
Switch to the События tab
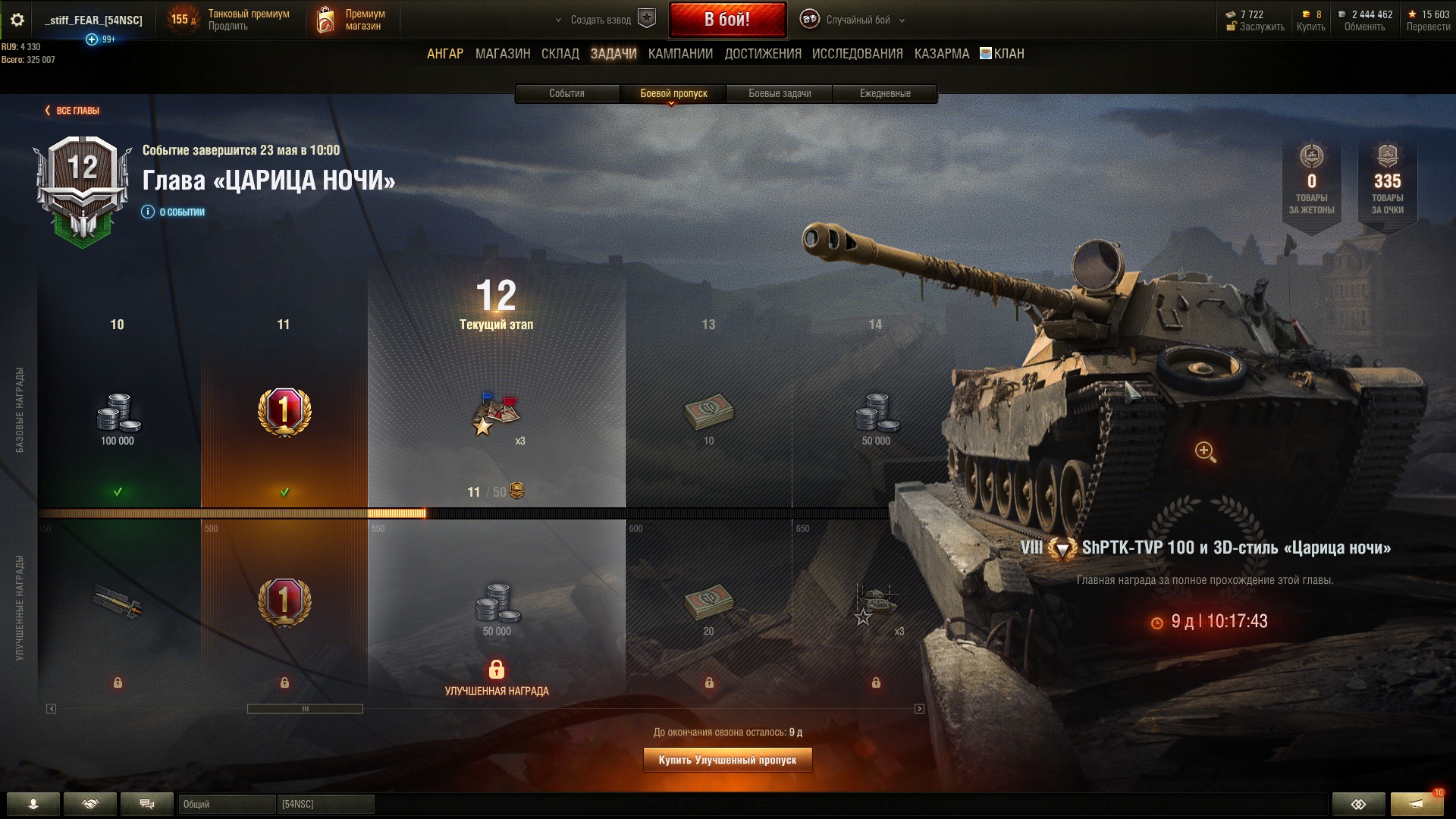coord(566,93)
